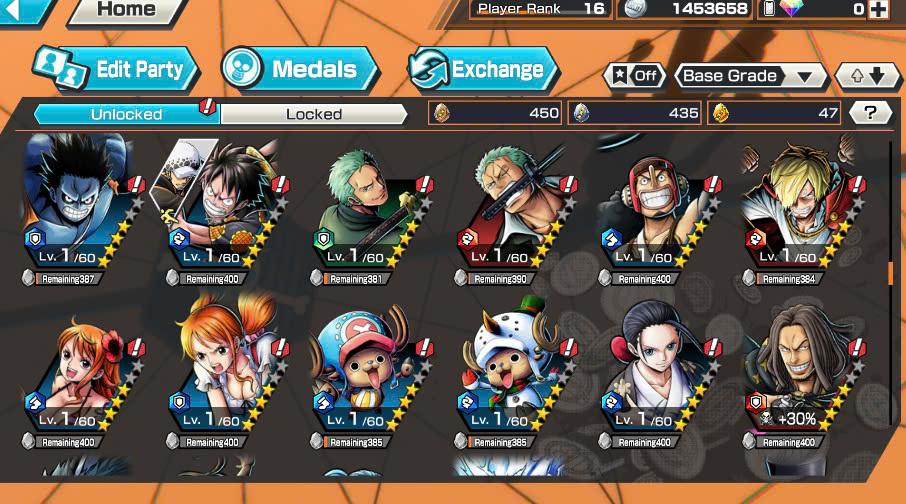Open the Edit Party screen
Screen dimensions: 906x504
pyautogui.click(x=115, y=69)
